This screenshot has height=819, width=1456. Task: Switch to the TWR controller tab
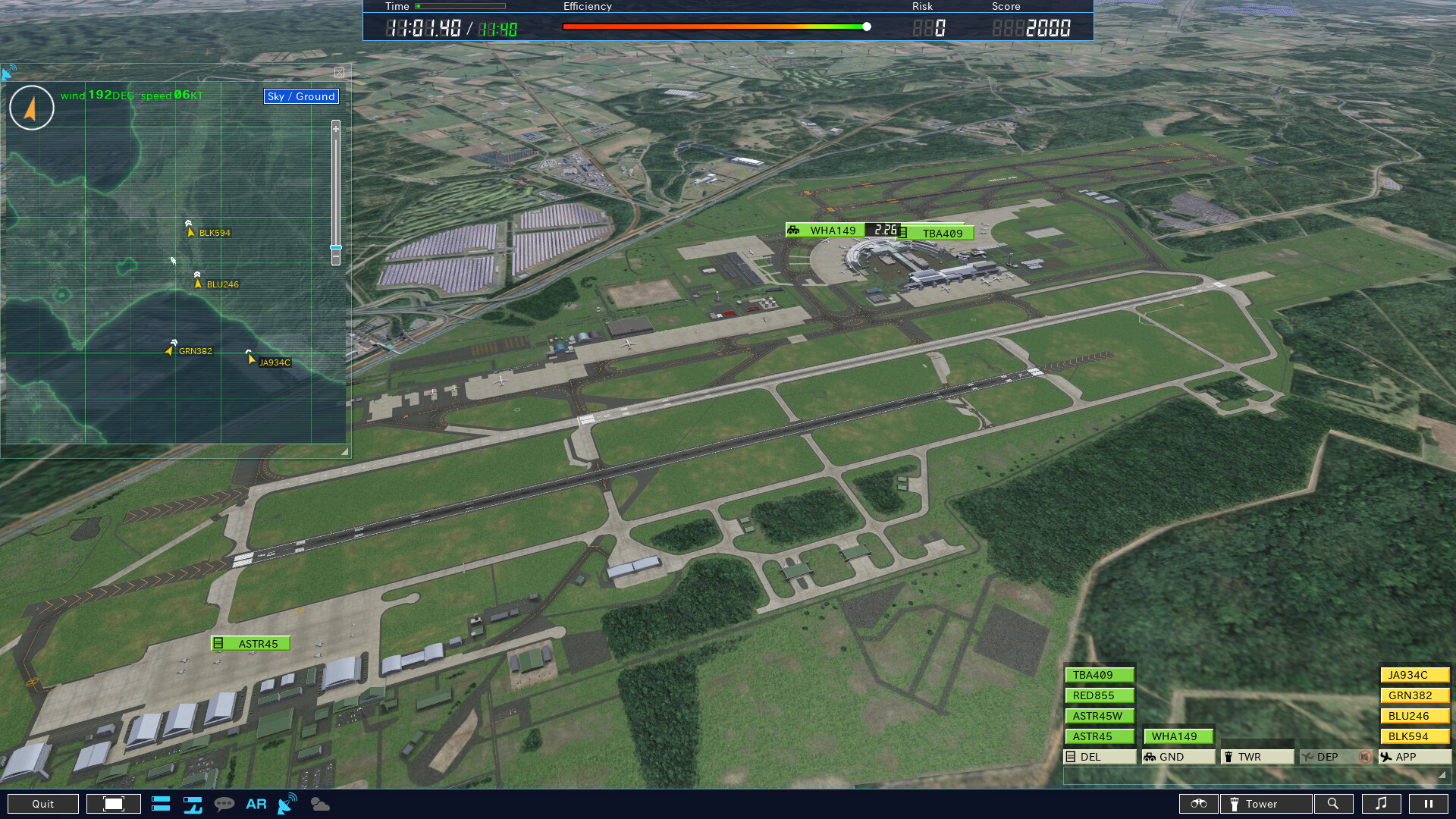click(x=1257, y=756)
